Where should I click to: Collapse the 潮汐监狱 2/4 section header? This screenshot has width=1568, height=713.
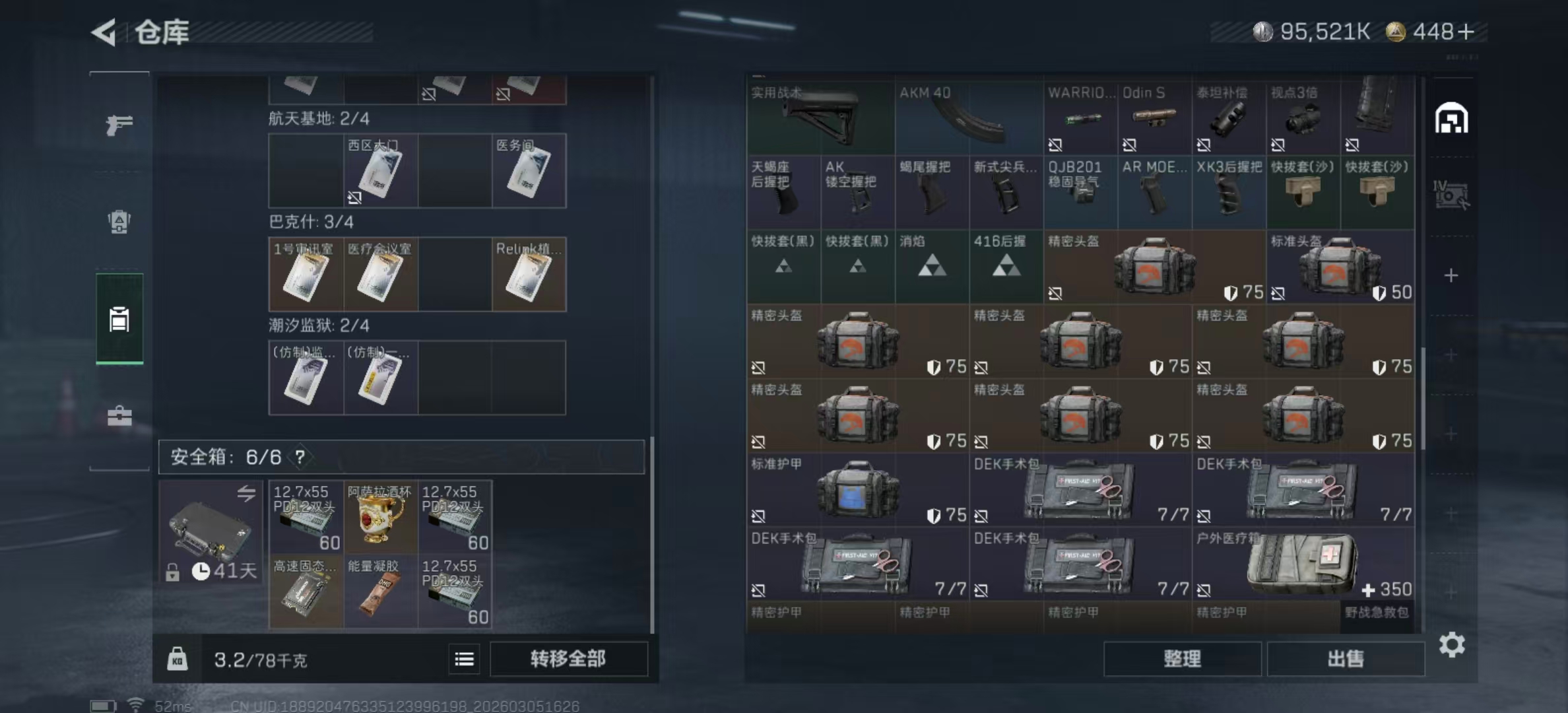click(319, 325)
